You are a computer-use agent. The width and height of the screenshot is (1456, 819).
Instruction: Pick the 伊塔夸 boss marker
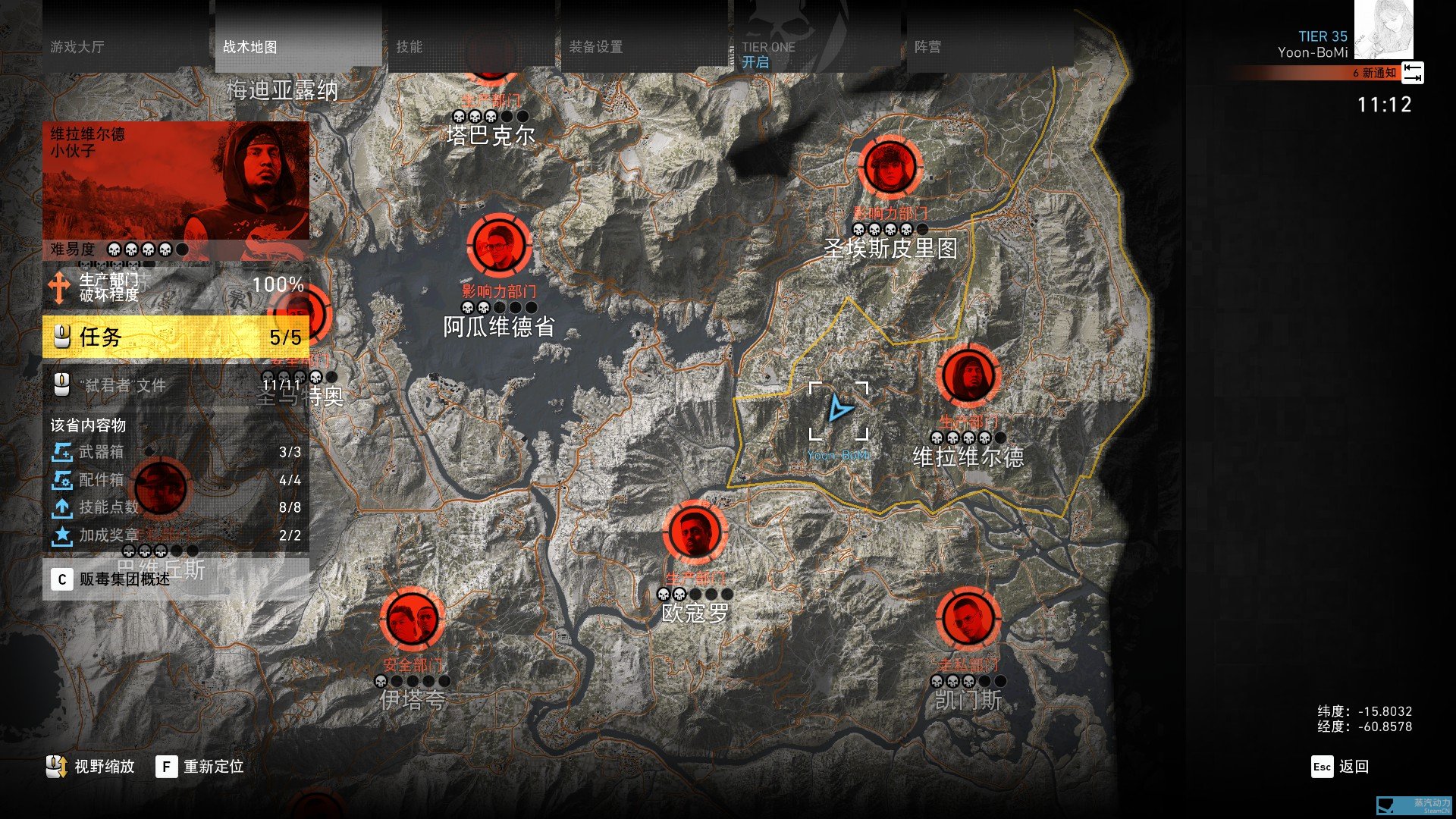(413, 619)
